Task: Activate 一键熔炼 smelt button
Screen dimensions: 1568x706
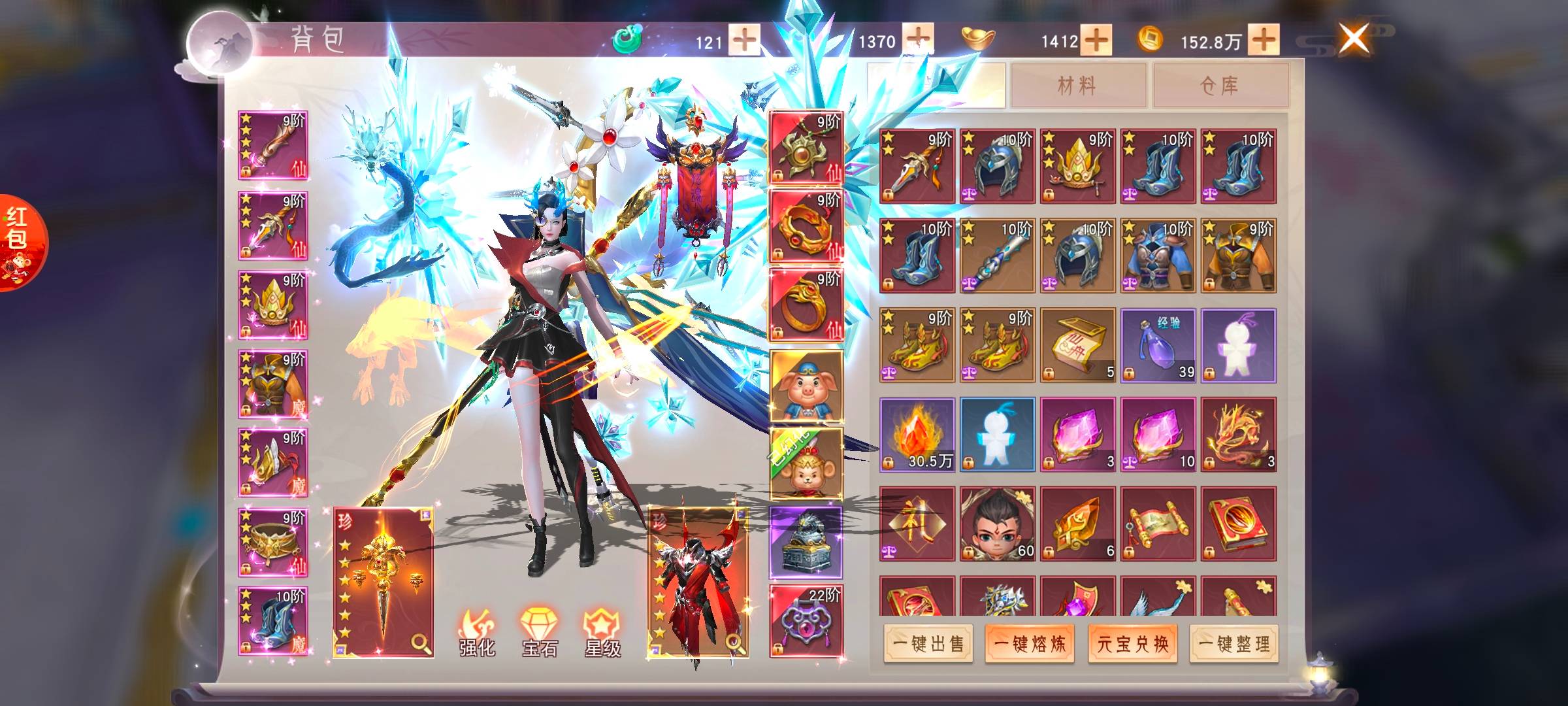Action: pos(1030,644)
